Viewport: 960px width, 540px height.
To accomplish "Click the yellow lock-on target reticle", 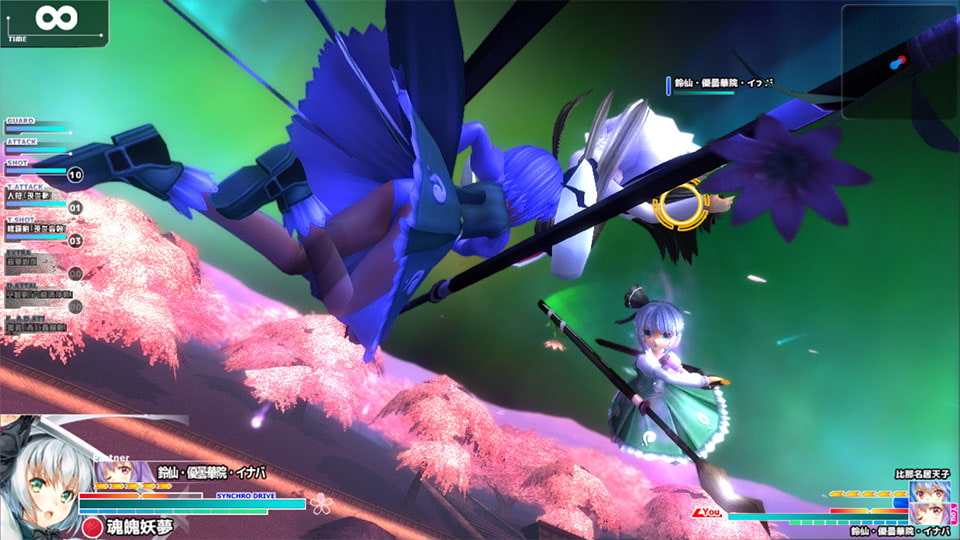I will click(x=681, y=204).
